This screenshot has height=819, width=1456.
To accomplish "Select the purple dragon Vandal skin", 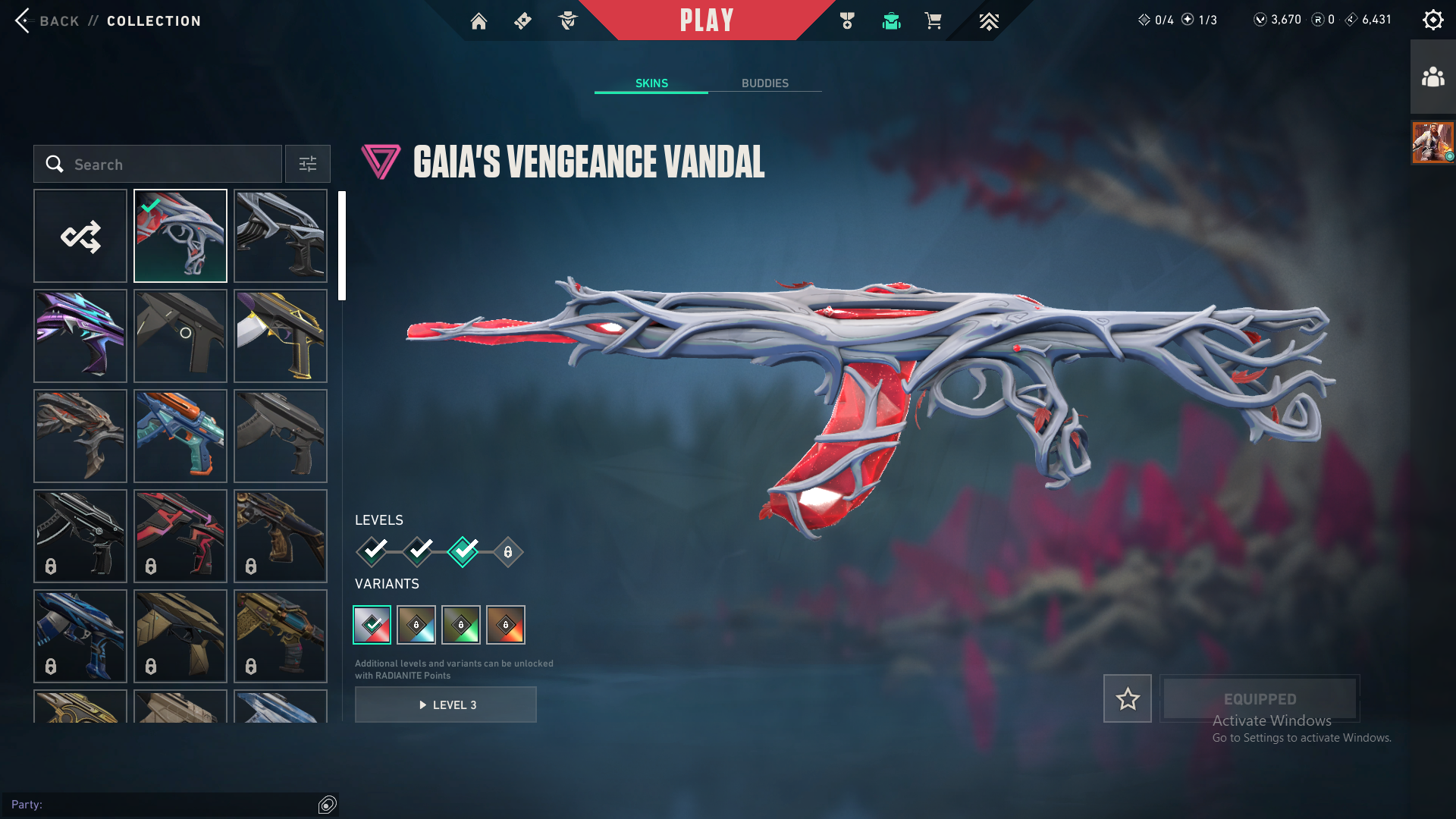I will point(80,336).
